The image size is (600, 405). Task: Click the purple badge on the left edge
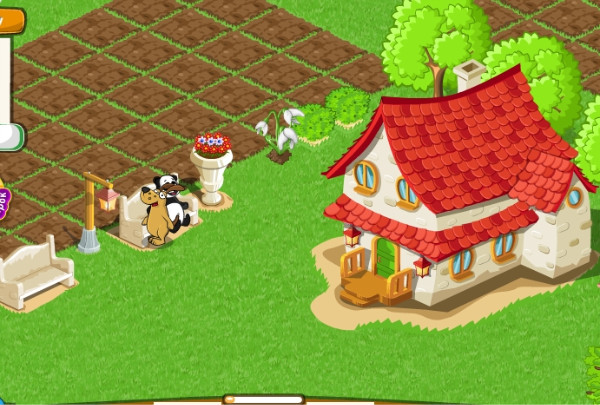coord(3,203)
